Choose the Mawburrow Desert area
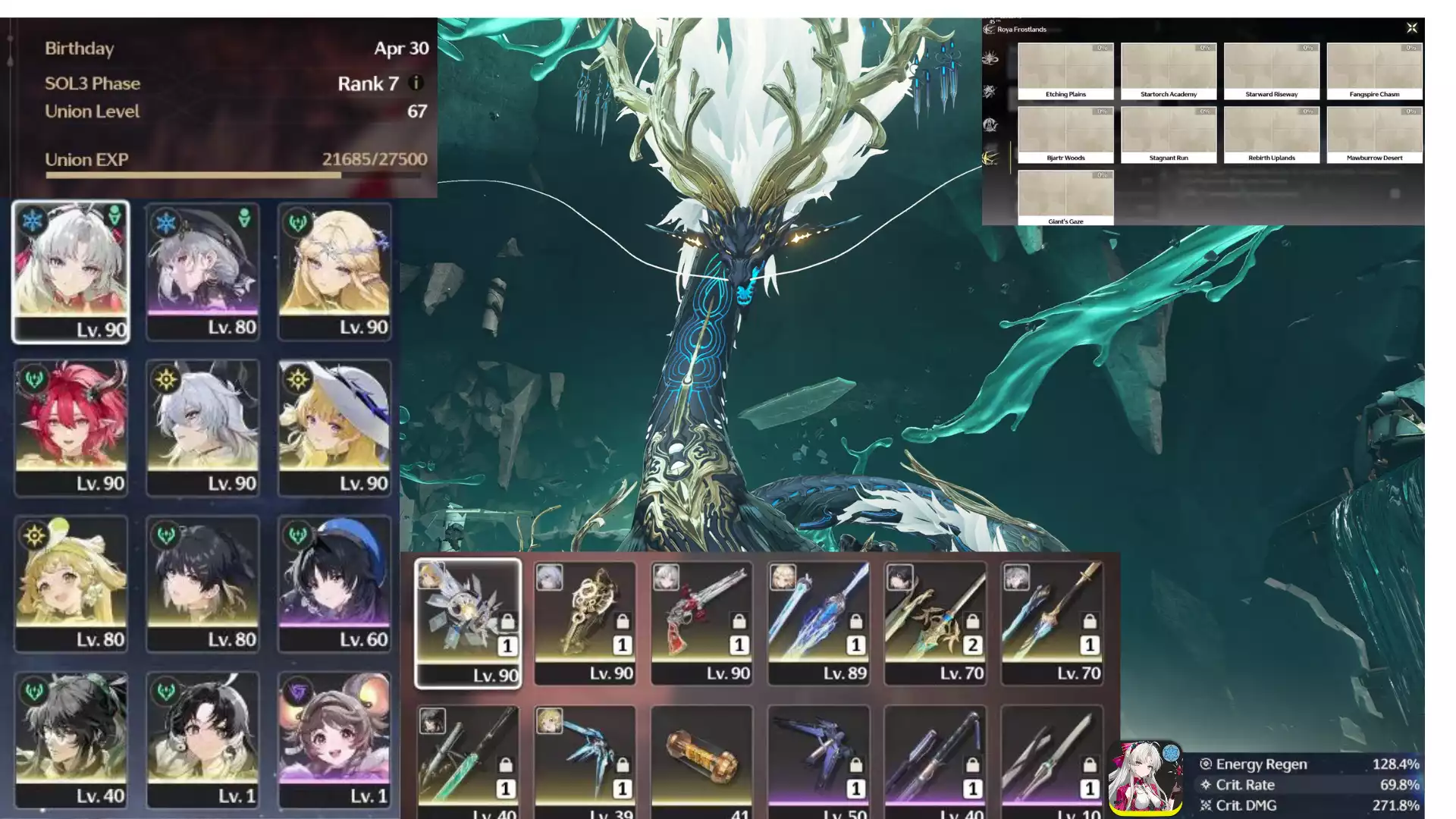Screen dimensions: 1456x819 tap(1374, 135)
